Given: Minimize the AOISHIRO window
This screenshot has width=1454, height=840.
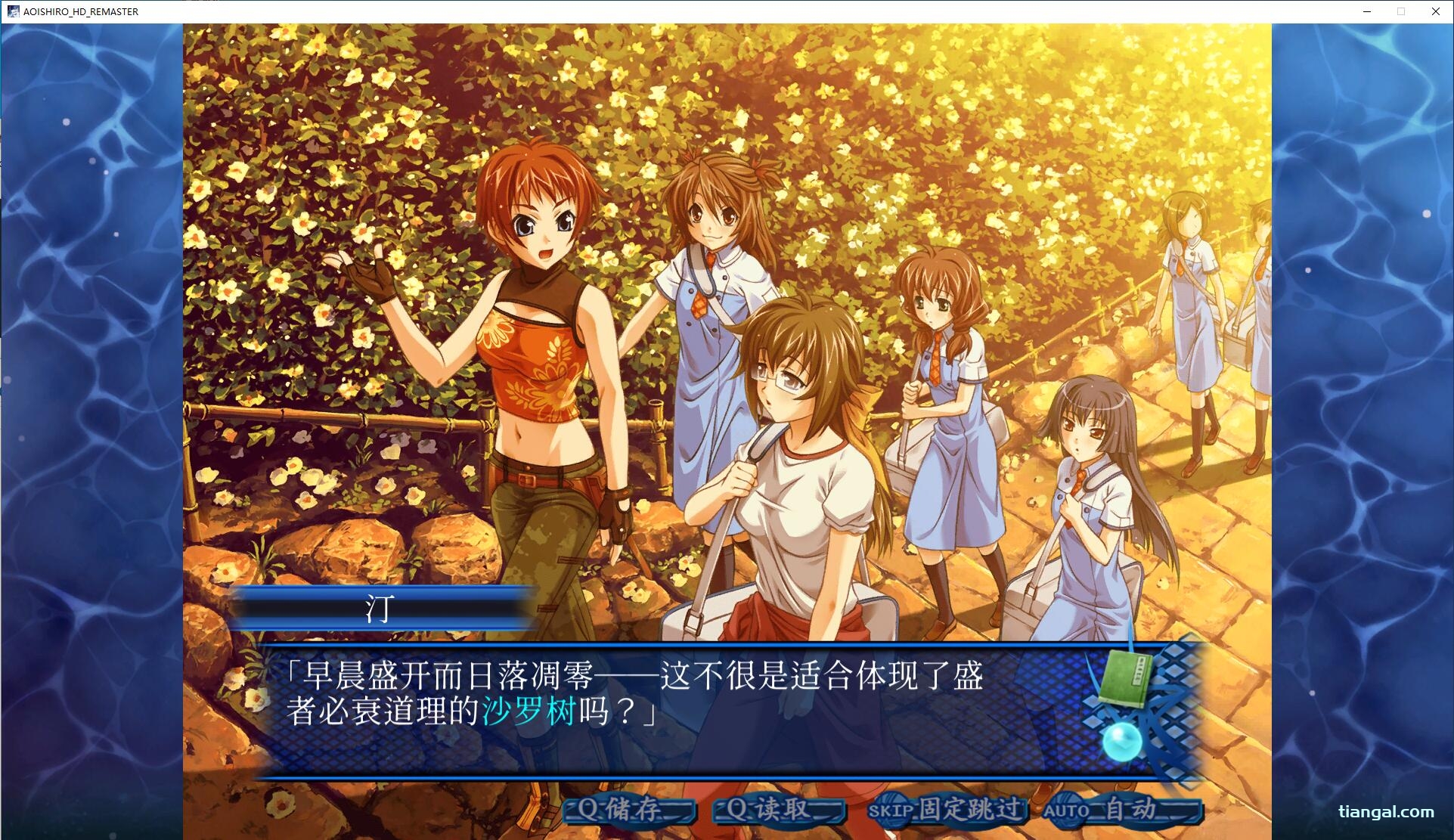Looking at the screenshot, I should [1367, 11].
